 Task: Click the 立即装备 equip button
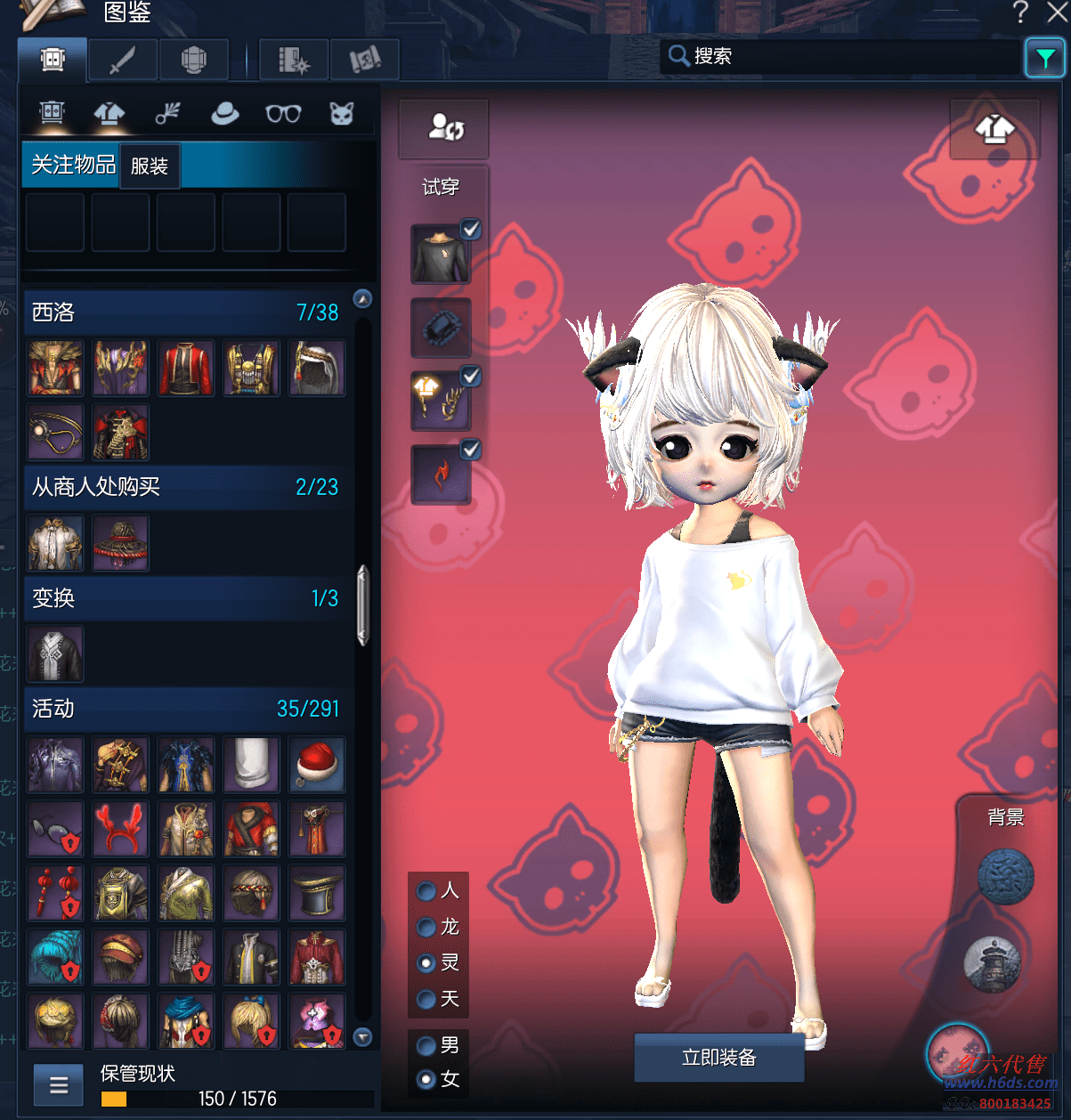coord(718,1058)
